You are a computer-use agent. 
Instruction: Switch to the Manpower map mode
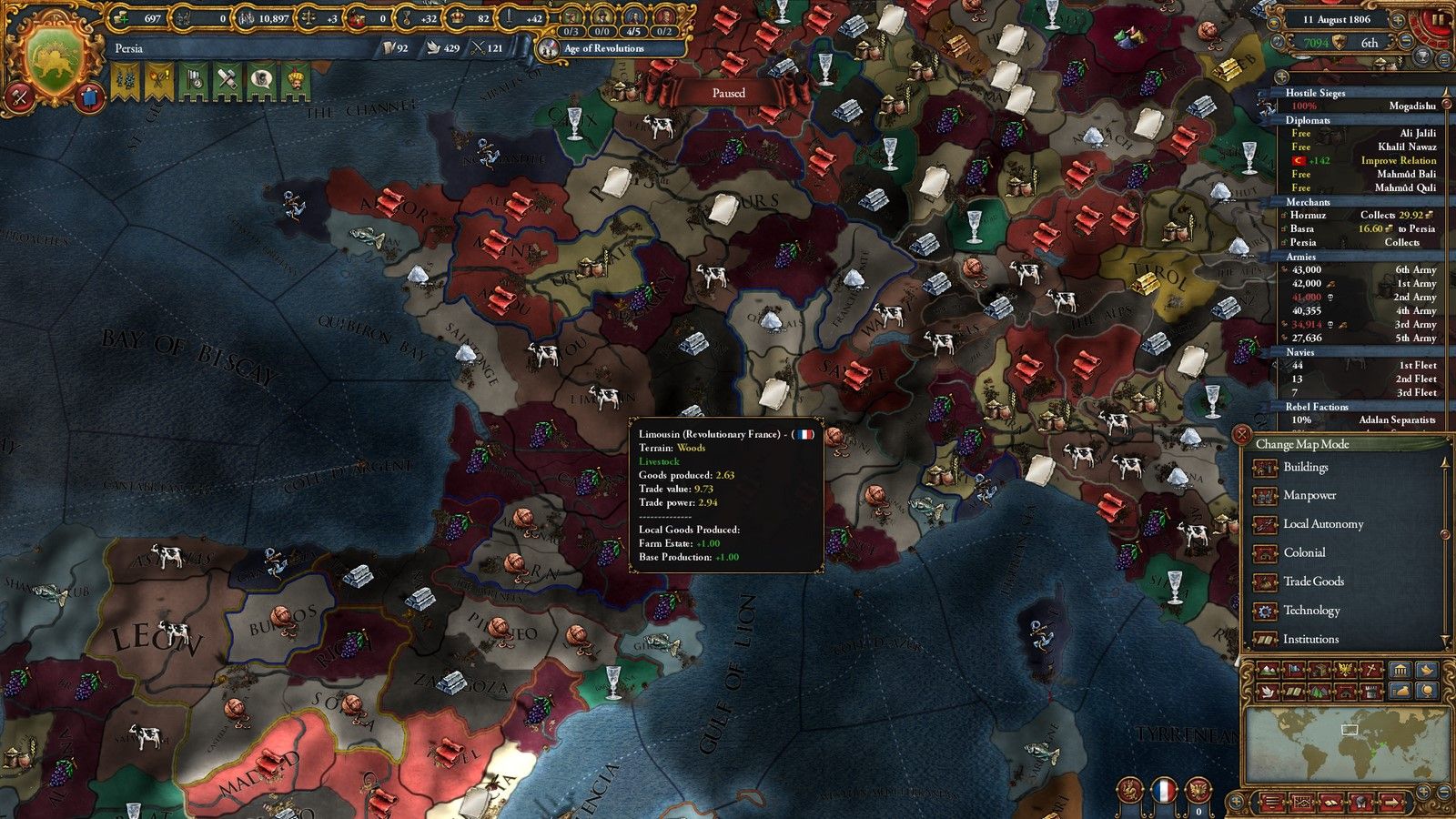(1309, 496)
